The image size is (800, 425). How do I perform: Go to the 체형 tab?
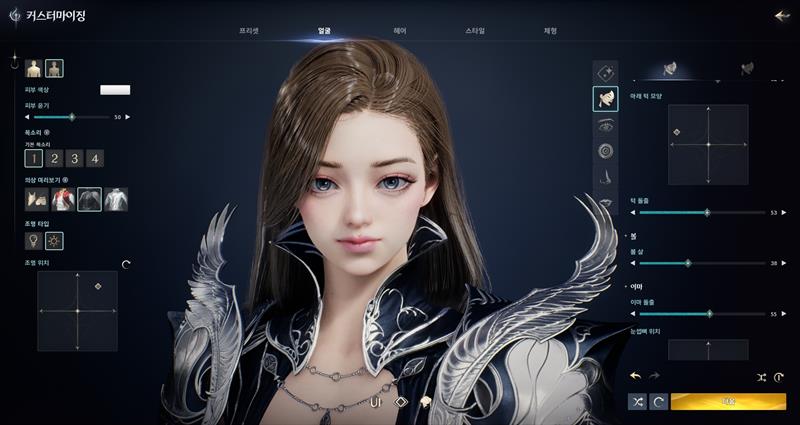550,32
